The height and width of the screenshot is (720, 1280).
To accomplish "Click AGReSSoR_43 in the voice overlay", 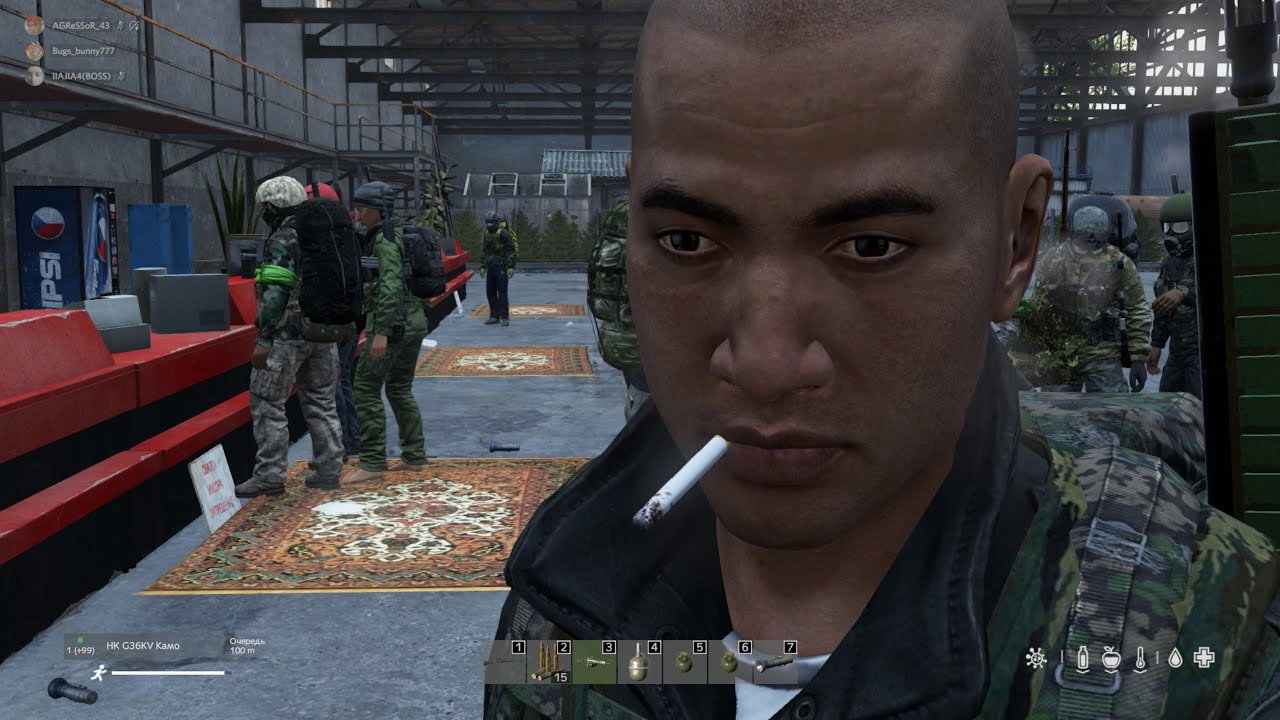I will 80,25.
